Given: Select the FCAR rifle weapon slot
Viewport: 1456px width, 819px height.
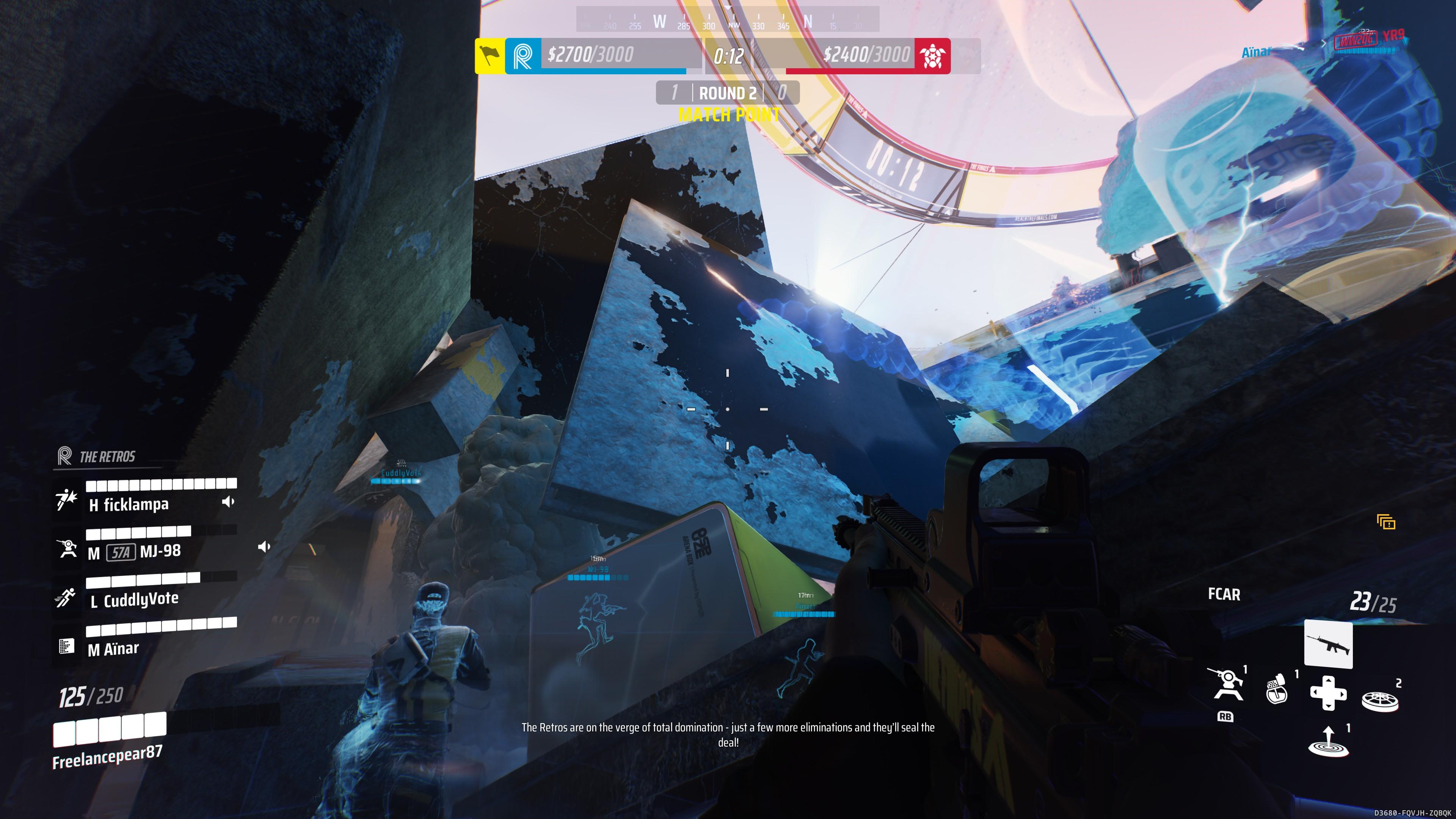Looking at the screenshot, I should (x=1328, y=644).
